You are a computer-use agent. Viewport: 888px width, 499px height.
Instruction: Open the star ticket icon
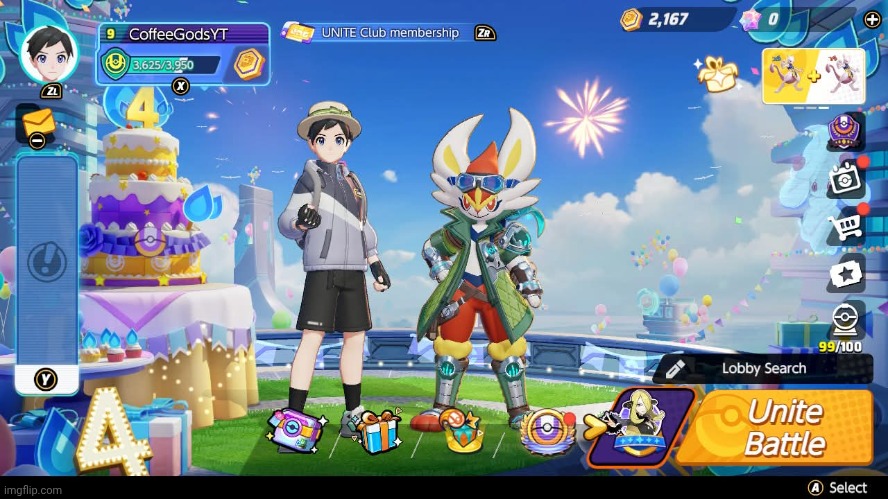coord(845,273)
